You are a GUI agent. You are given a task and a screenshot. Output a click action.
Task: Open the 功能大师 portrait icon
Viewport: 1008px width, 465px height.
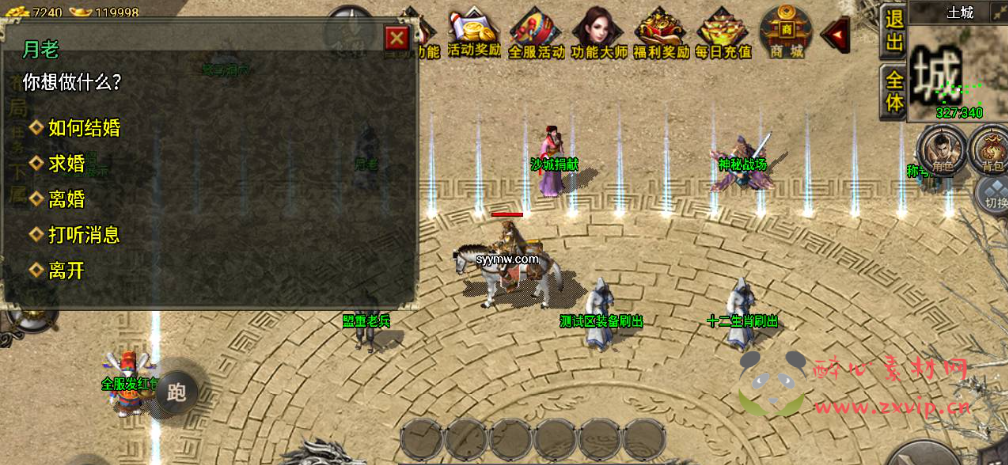click(x=598, y=32)
